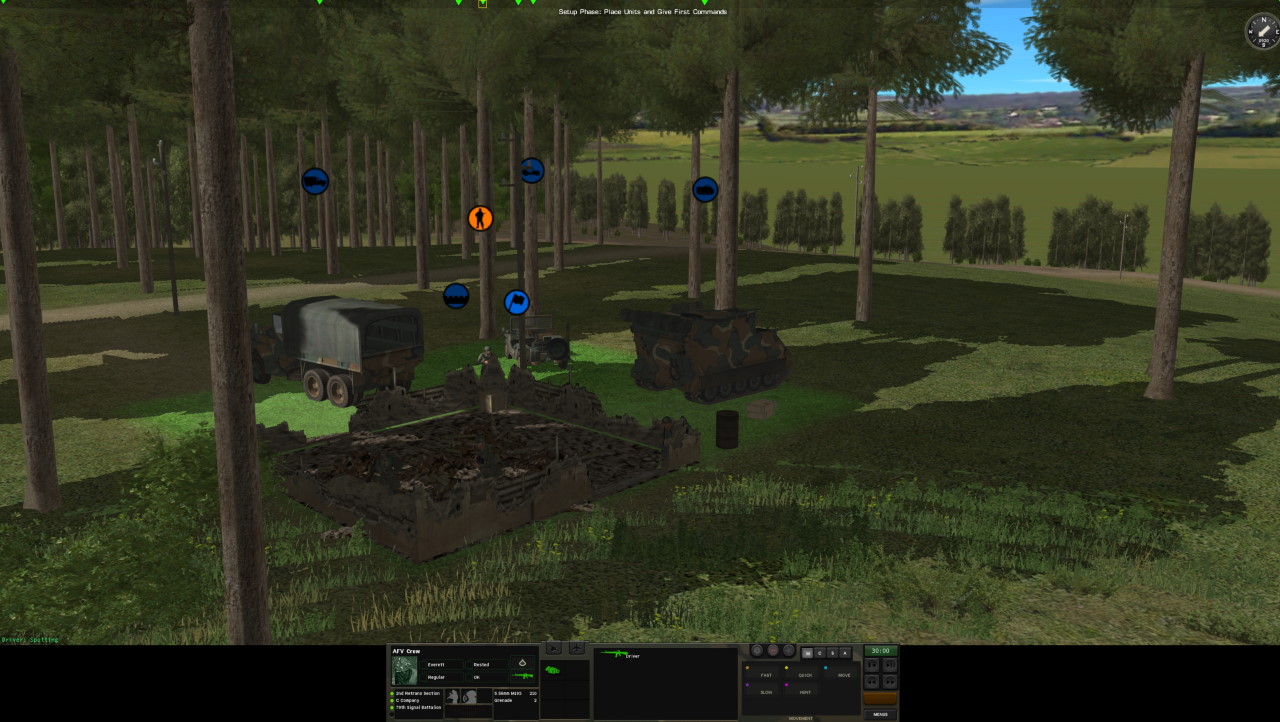Select the blue flag headquarters unit marker
Viewport: 1280px width, 722px height.
[516, 301]
